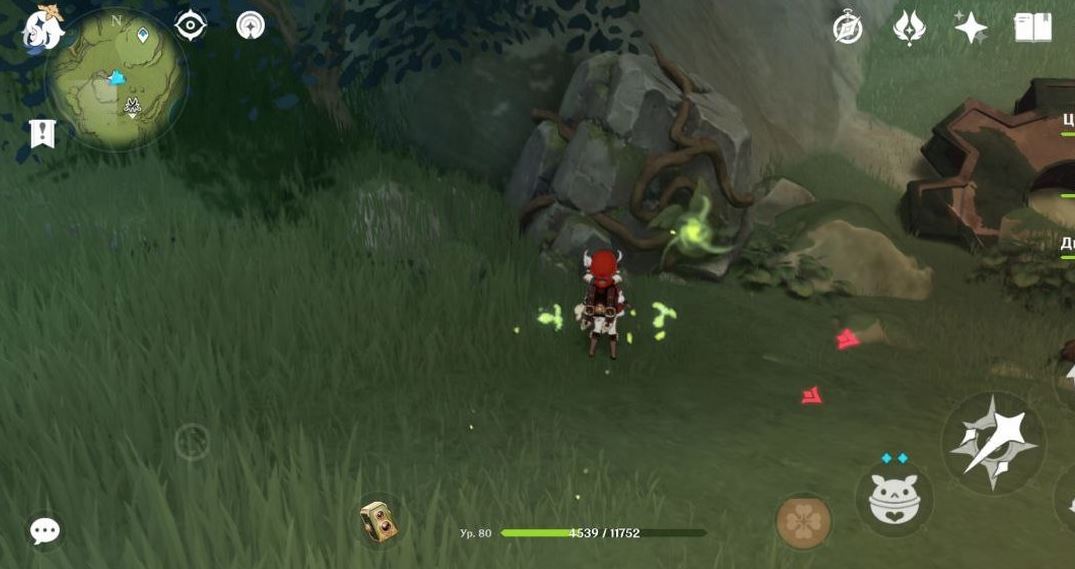
Task: Open the compass events icon
Action: tap(848, 28)
